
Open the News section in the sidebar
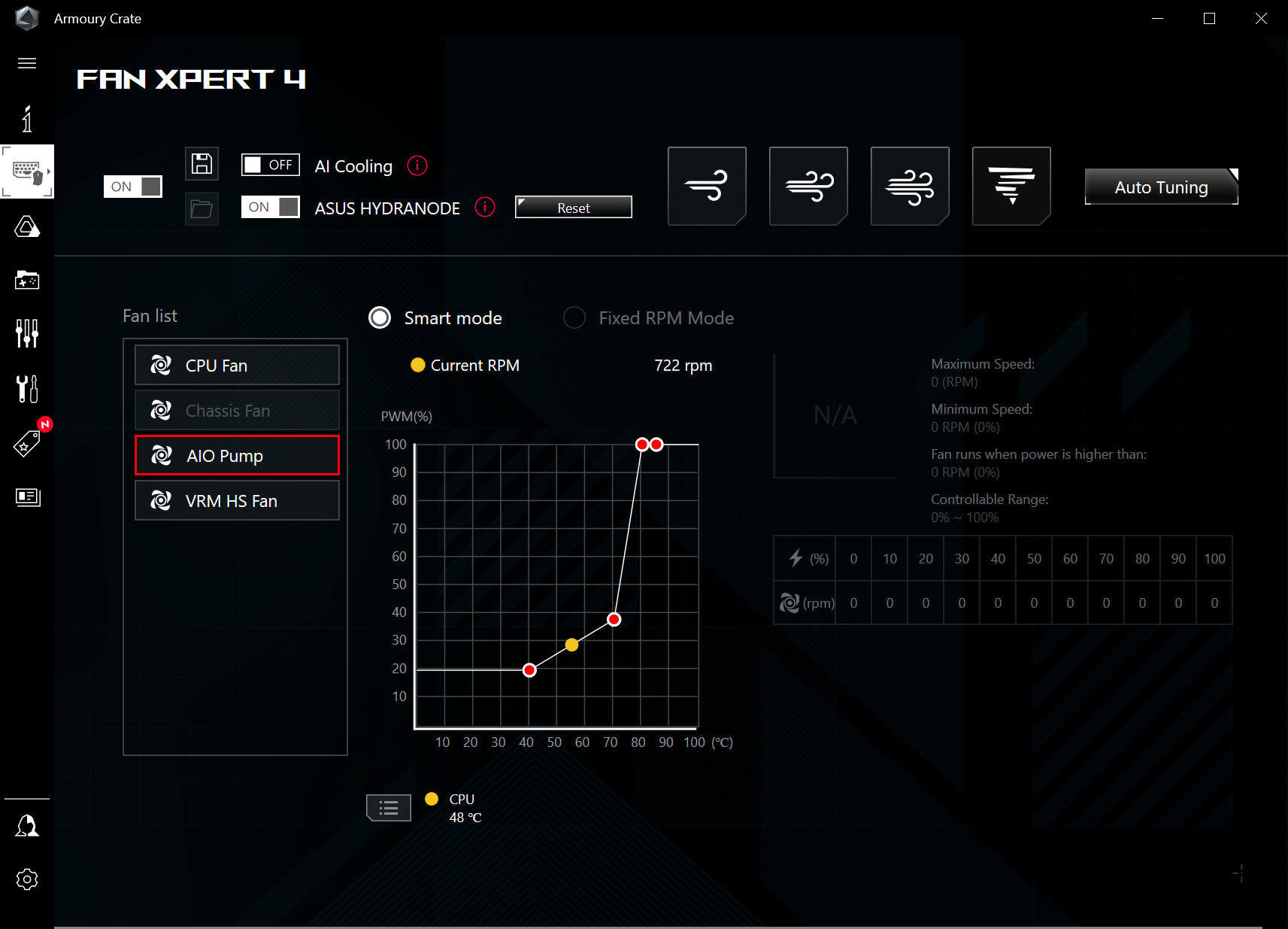27,497
